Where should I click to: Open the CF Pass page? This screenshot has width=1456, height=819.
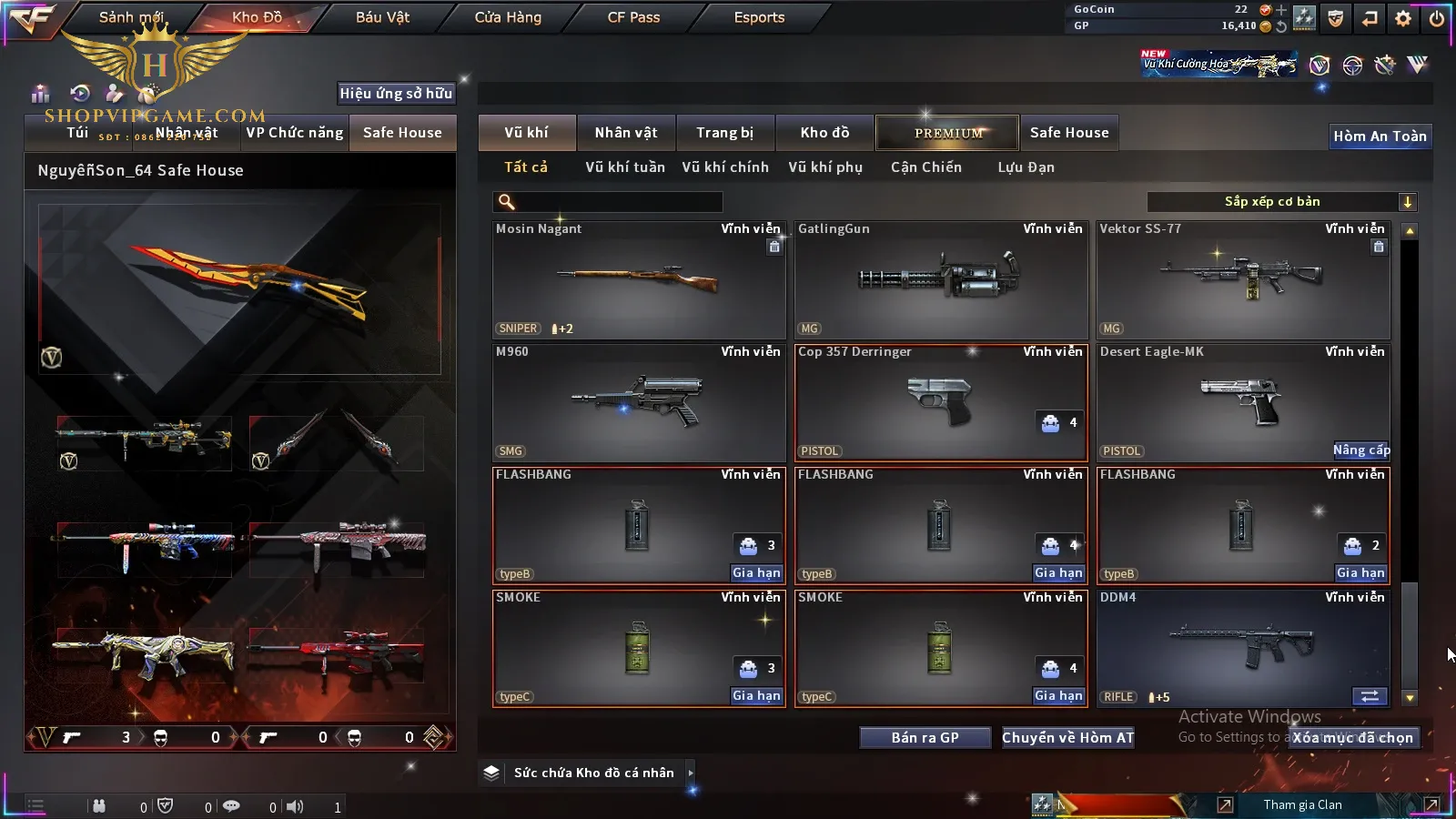pos(633,17)
